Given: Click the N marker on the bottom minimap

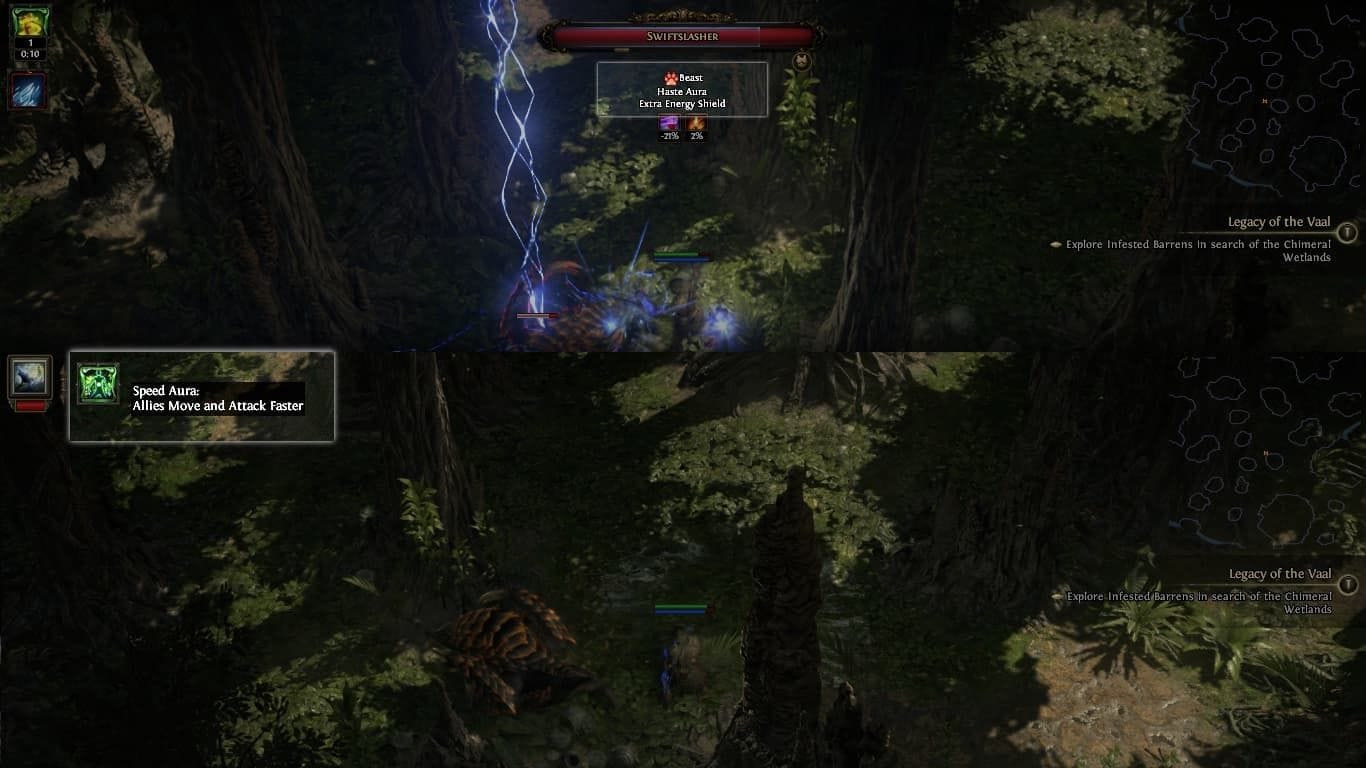Looking at the screenshot, I should pyautogui.click(x=1267, y=453).
